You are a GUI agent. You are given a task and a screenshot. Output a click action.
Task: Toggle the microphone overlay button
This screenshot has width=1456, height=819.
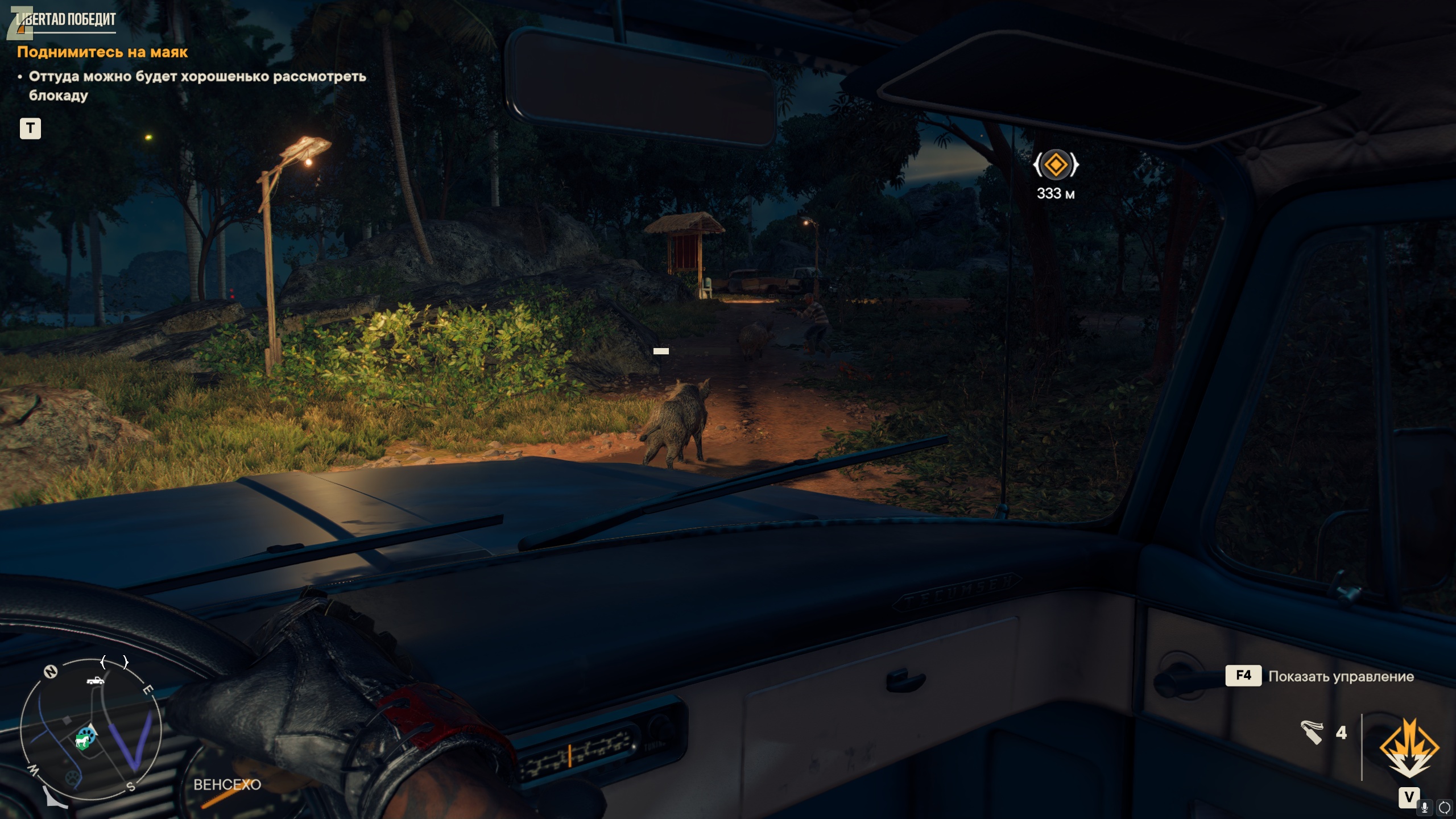coord(1425,807)
